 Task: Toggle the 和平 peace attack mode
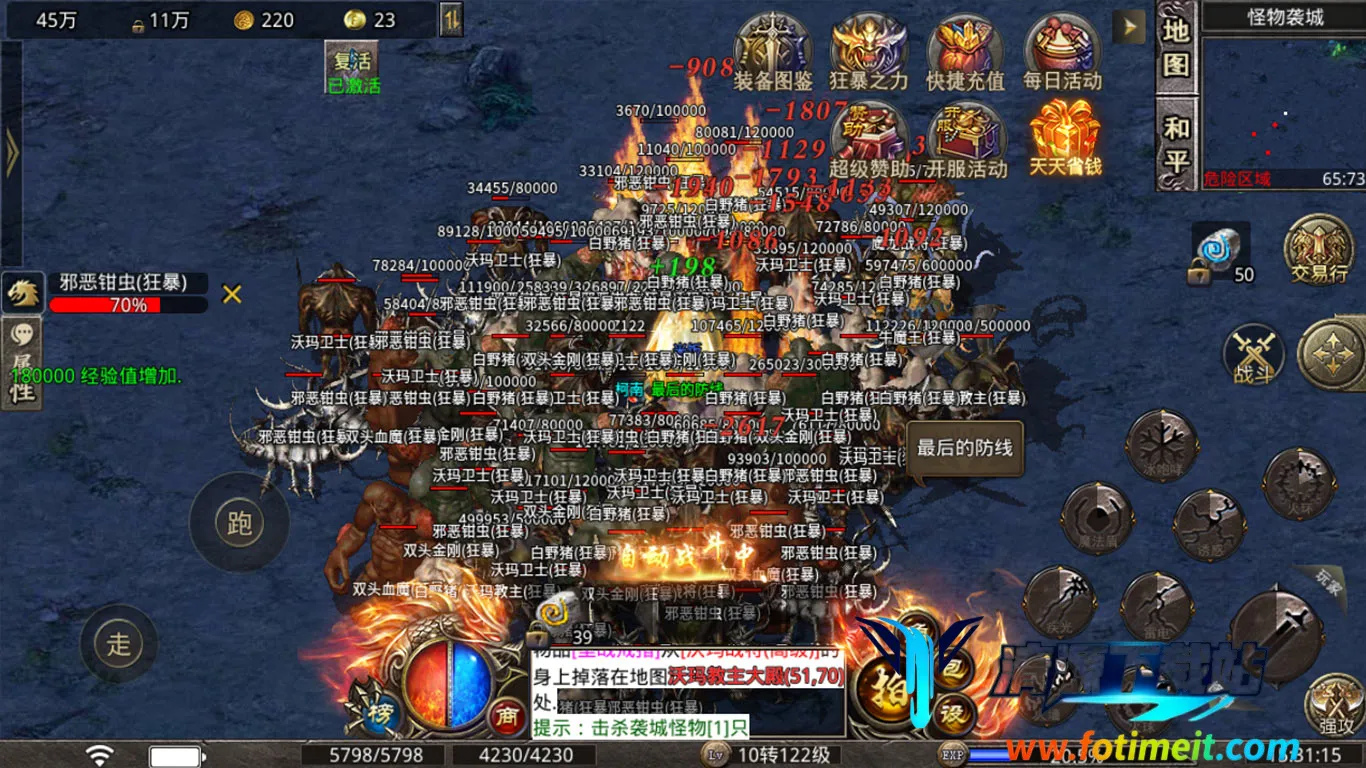tap(1176, 142)
